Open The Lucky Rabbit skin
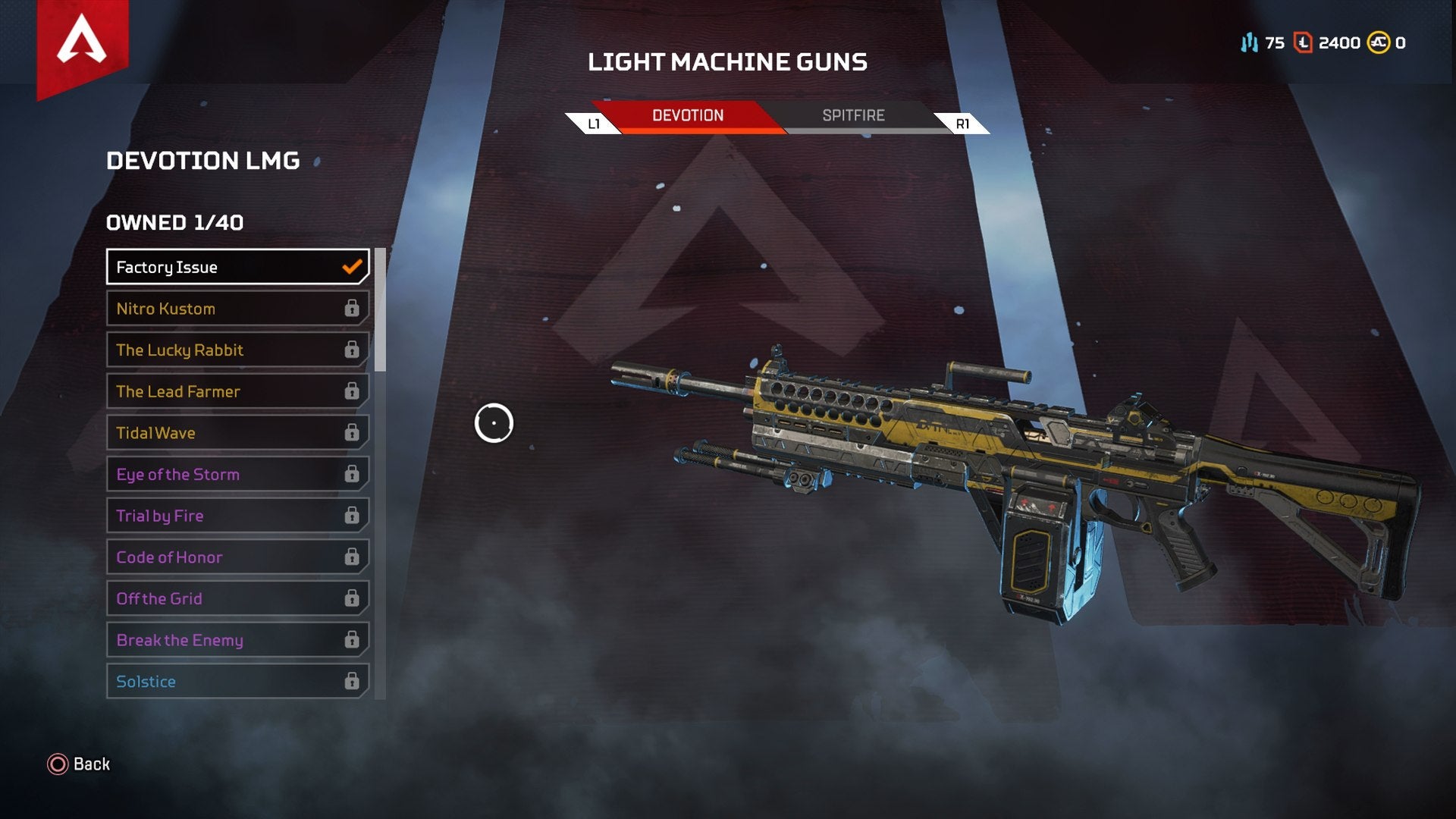 (x=227, y=350)
